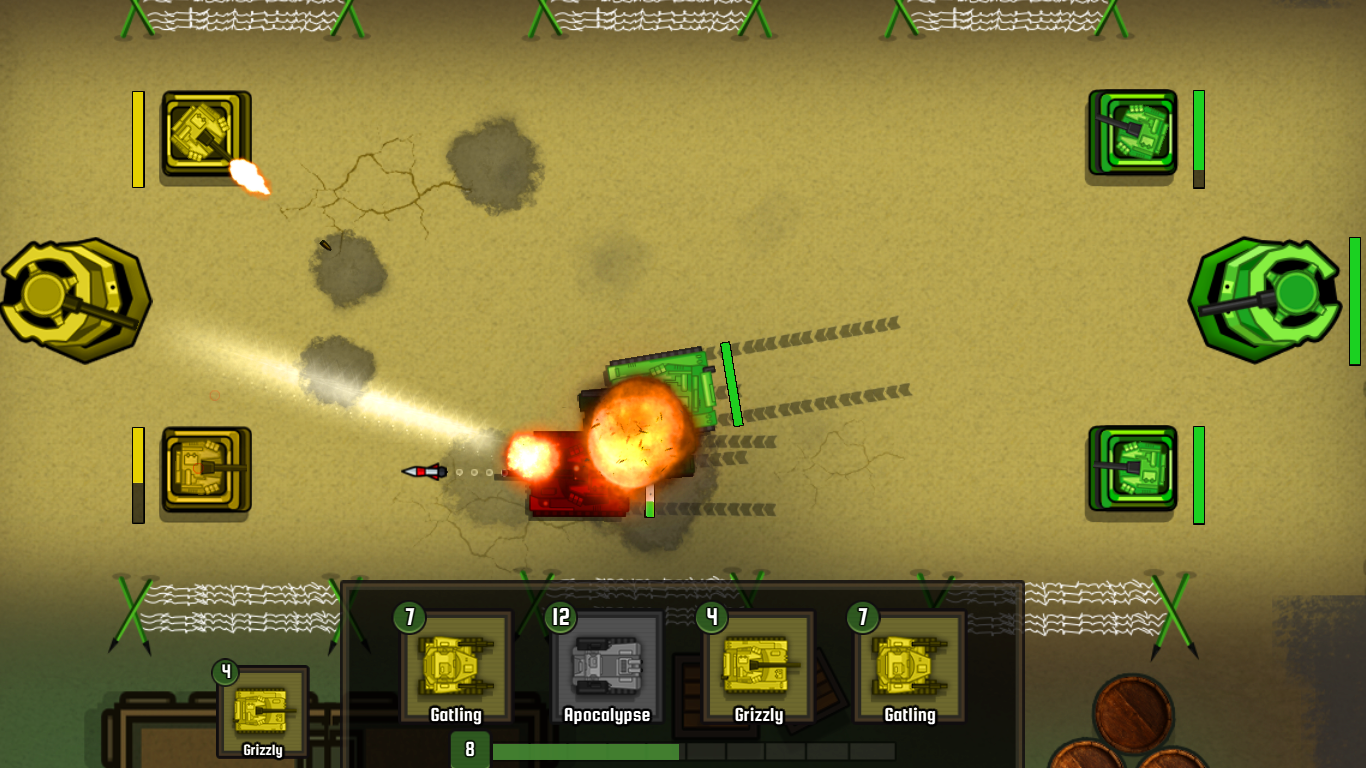The image size is (1366, 768).
Task: Select the Grizzly card in the center panel
Action: [x=756, y=663]
